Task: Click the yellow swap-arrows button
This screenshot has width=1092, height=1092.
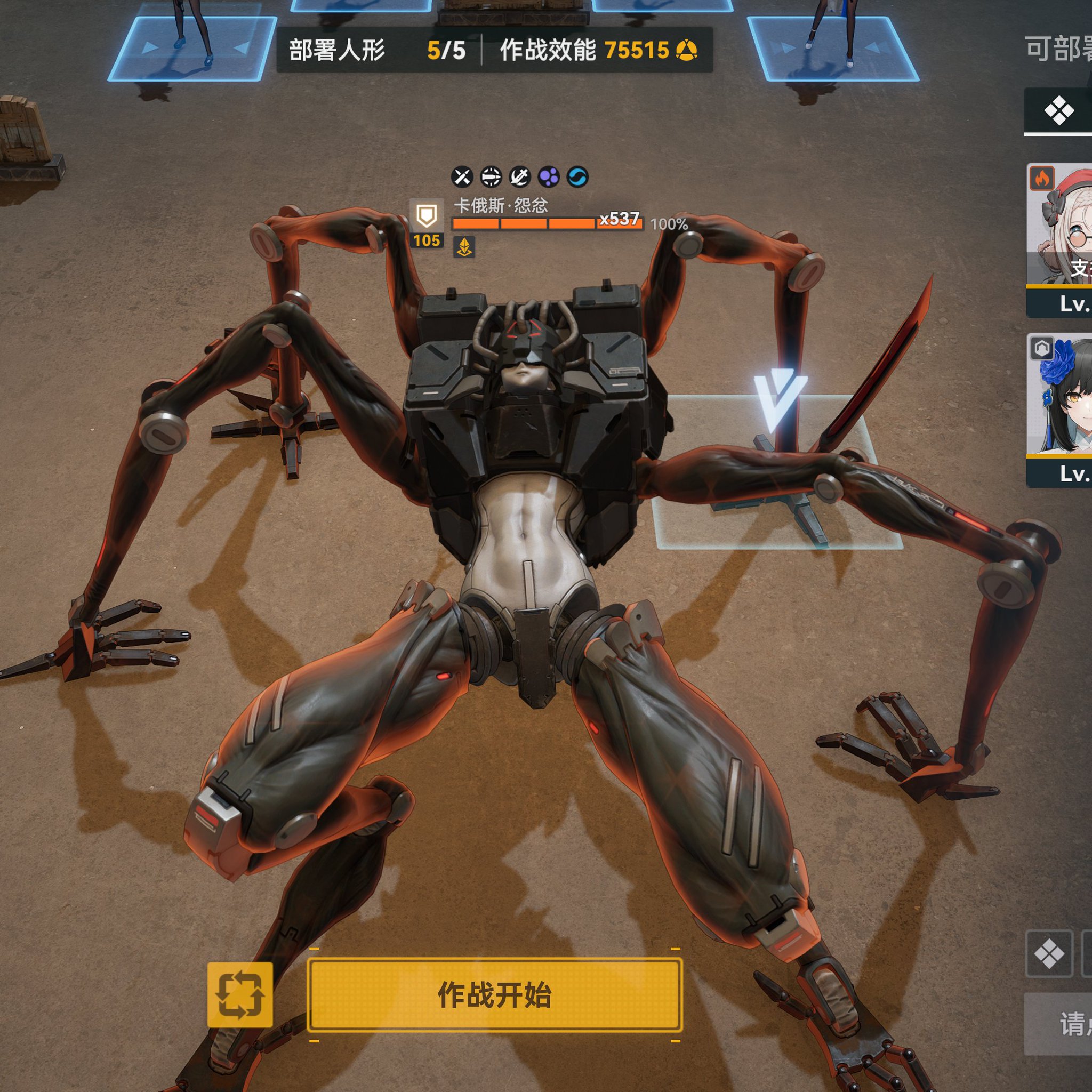Action: pos(239,995)
